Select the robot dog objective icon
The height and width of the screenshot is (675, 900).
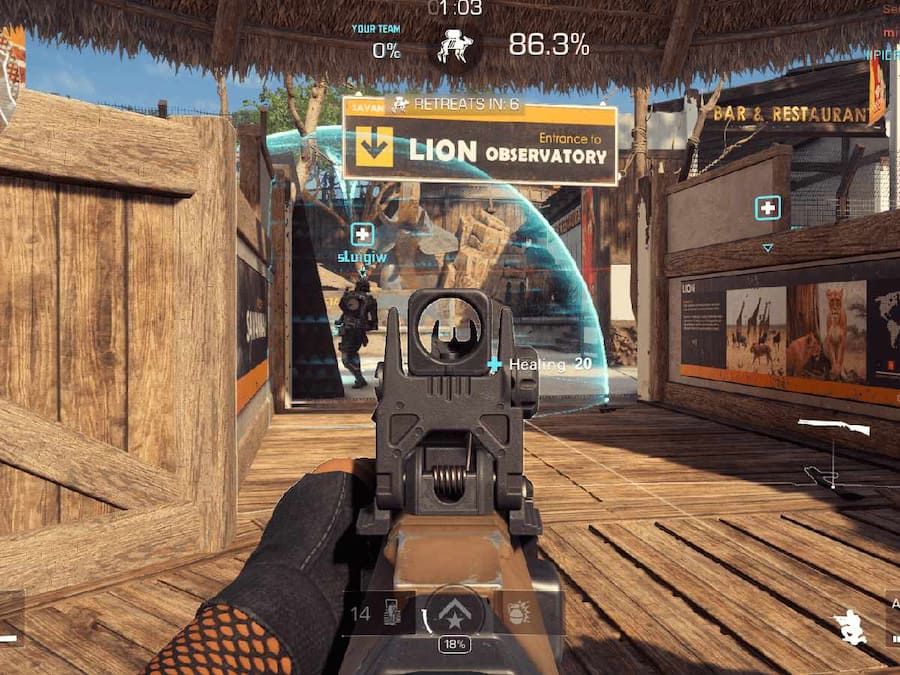(456, 46)
